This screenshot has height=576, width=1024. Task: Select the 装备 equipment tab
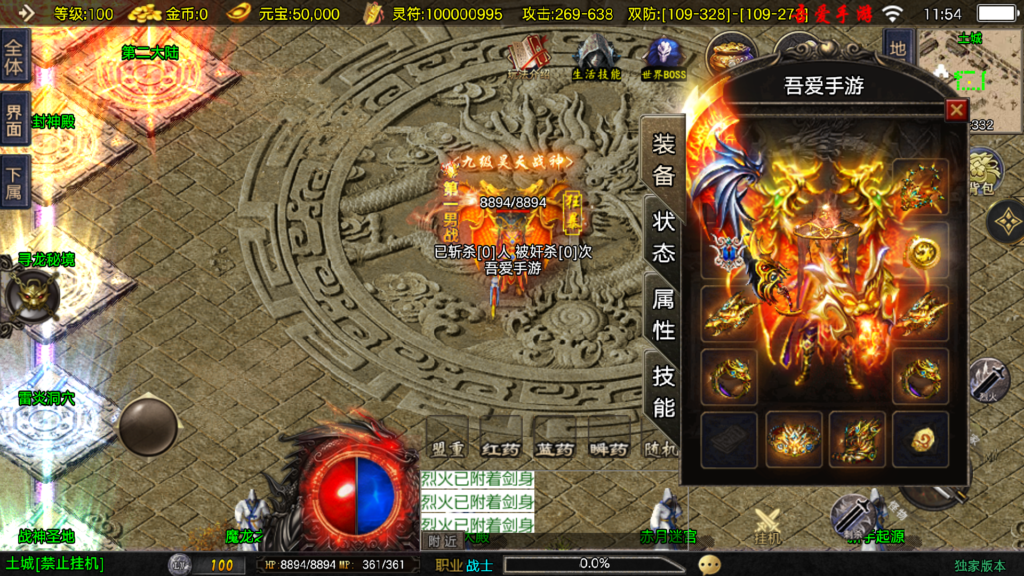663,159
